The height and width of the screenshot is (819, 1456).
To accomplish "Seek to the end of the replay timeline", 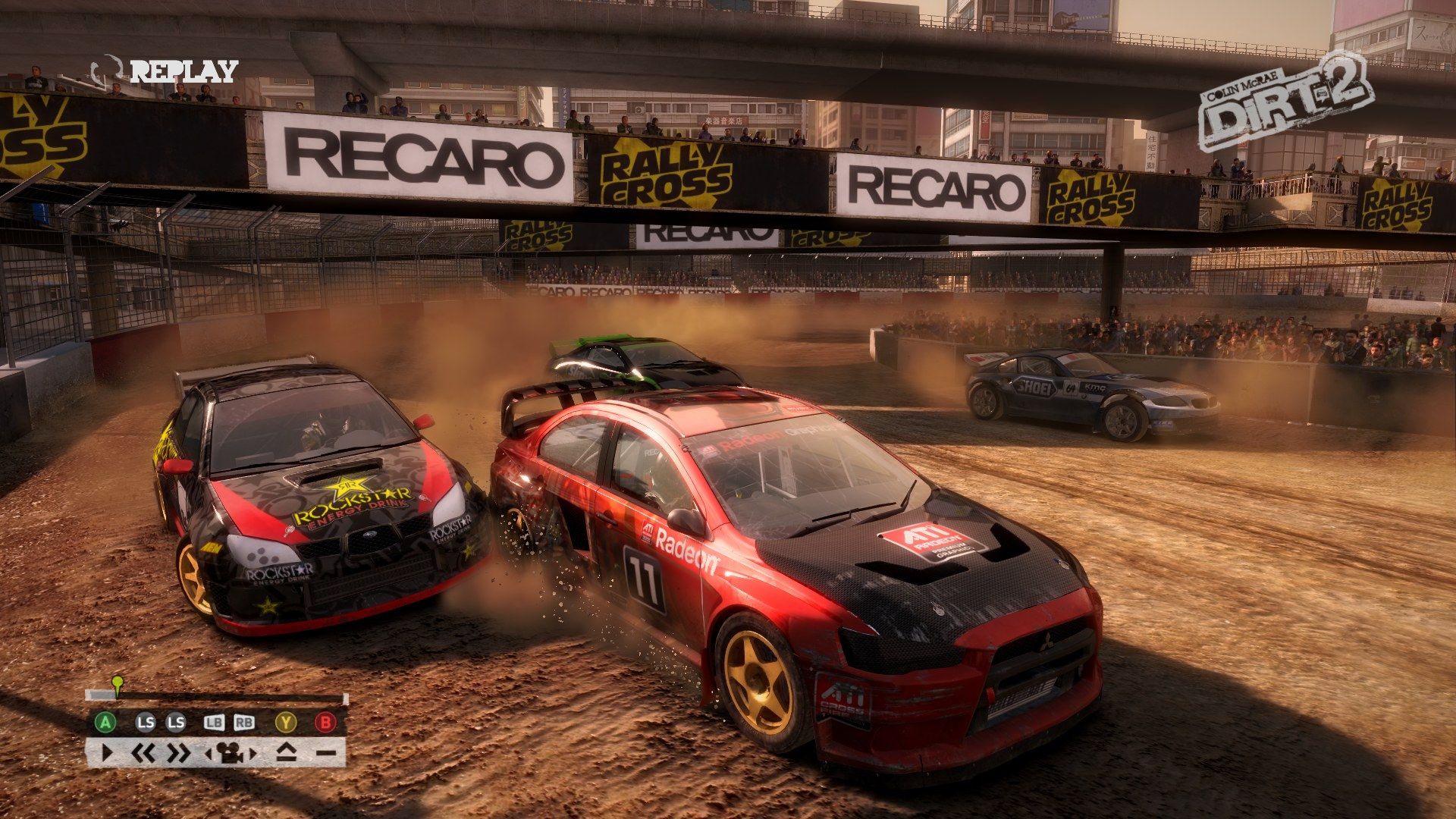I will tap(344, 698).
